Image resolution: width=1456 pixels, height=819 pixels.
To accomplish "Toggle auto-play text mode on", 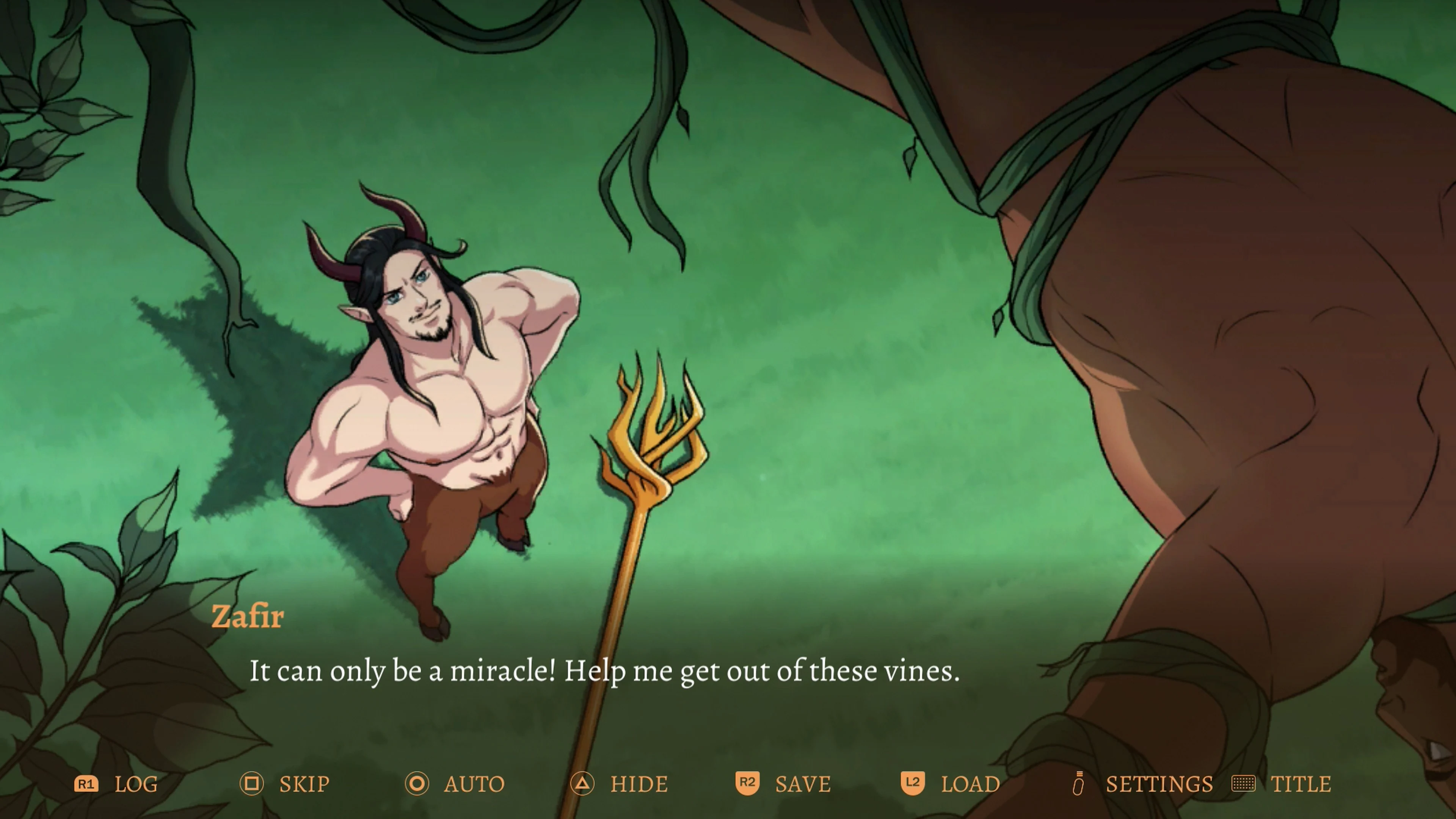I will point(475,784).
